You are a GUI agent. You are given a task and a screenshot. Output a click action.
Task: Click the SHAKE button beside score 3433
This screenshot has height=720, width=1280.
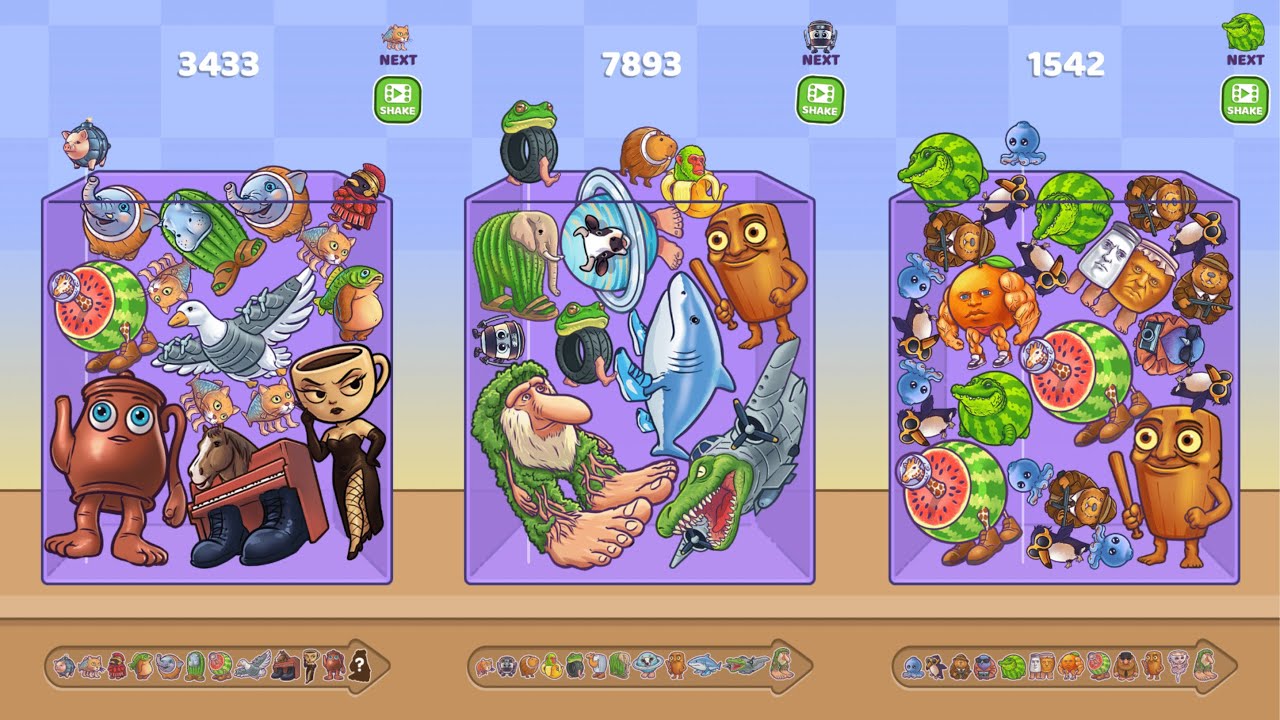pos(397,100)
